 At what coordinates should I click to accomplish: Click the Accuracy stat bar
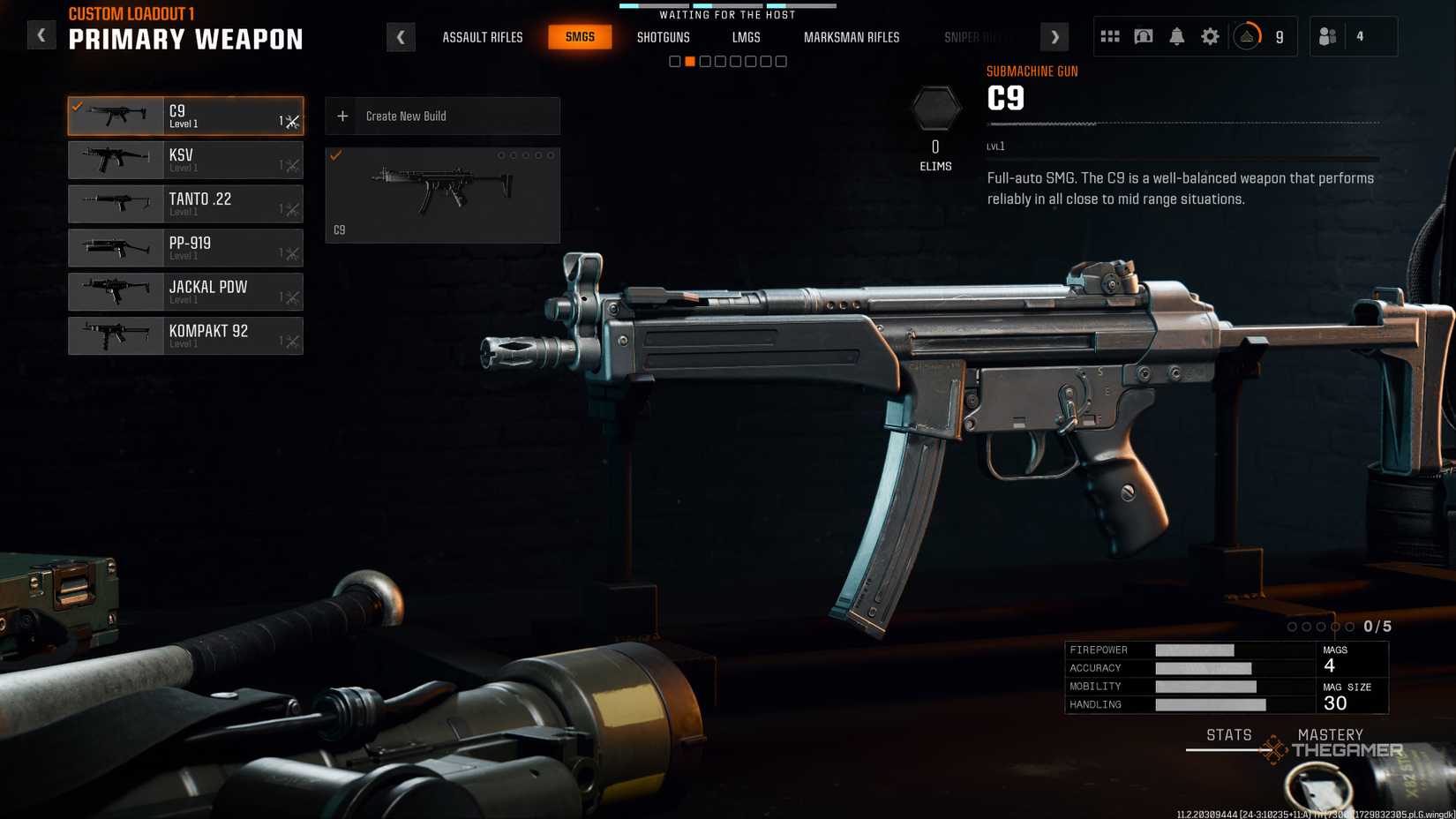click(1205, 668)
